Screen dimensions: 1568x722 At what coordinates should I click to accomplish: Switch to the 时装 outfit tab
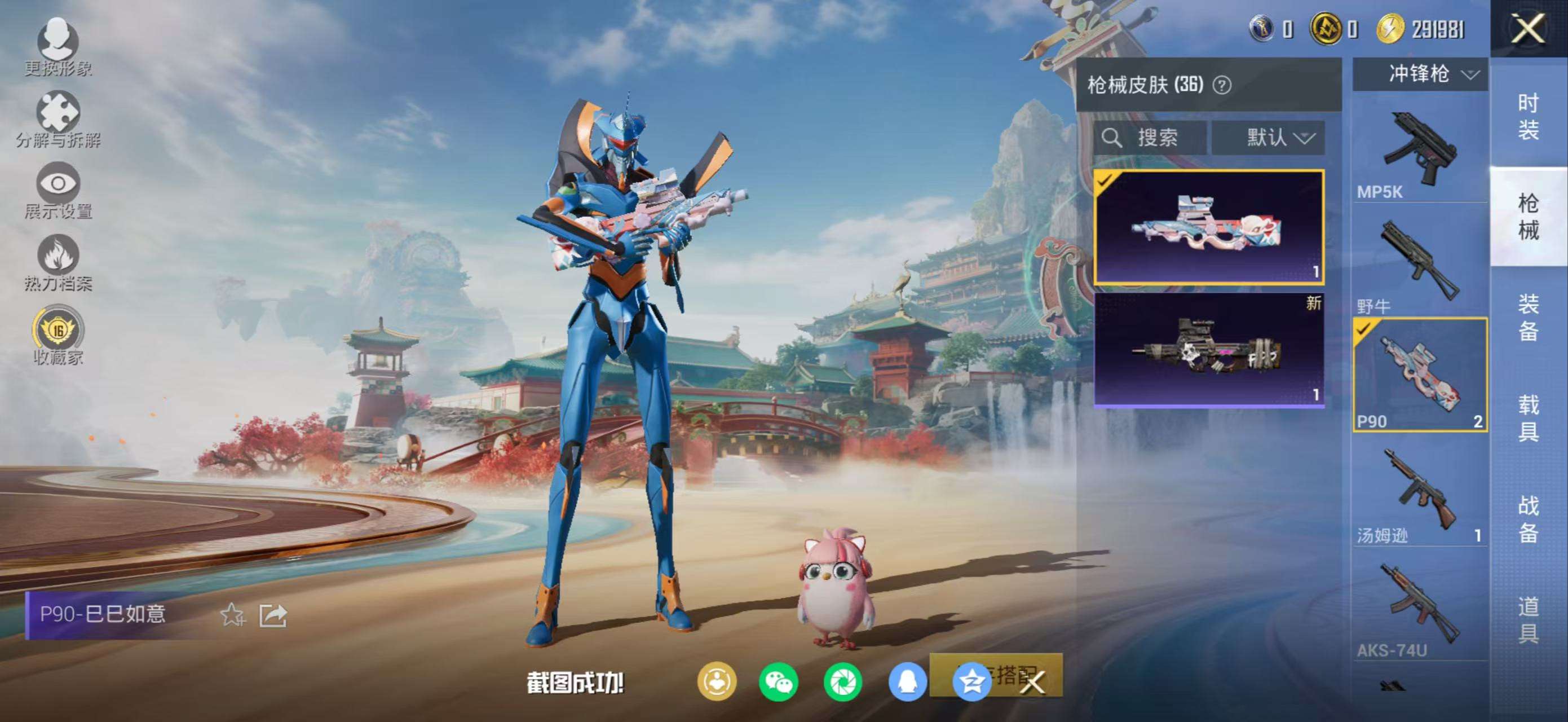tap(1528, 116)
